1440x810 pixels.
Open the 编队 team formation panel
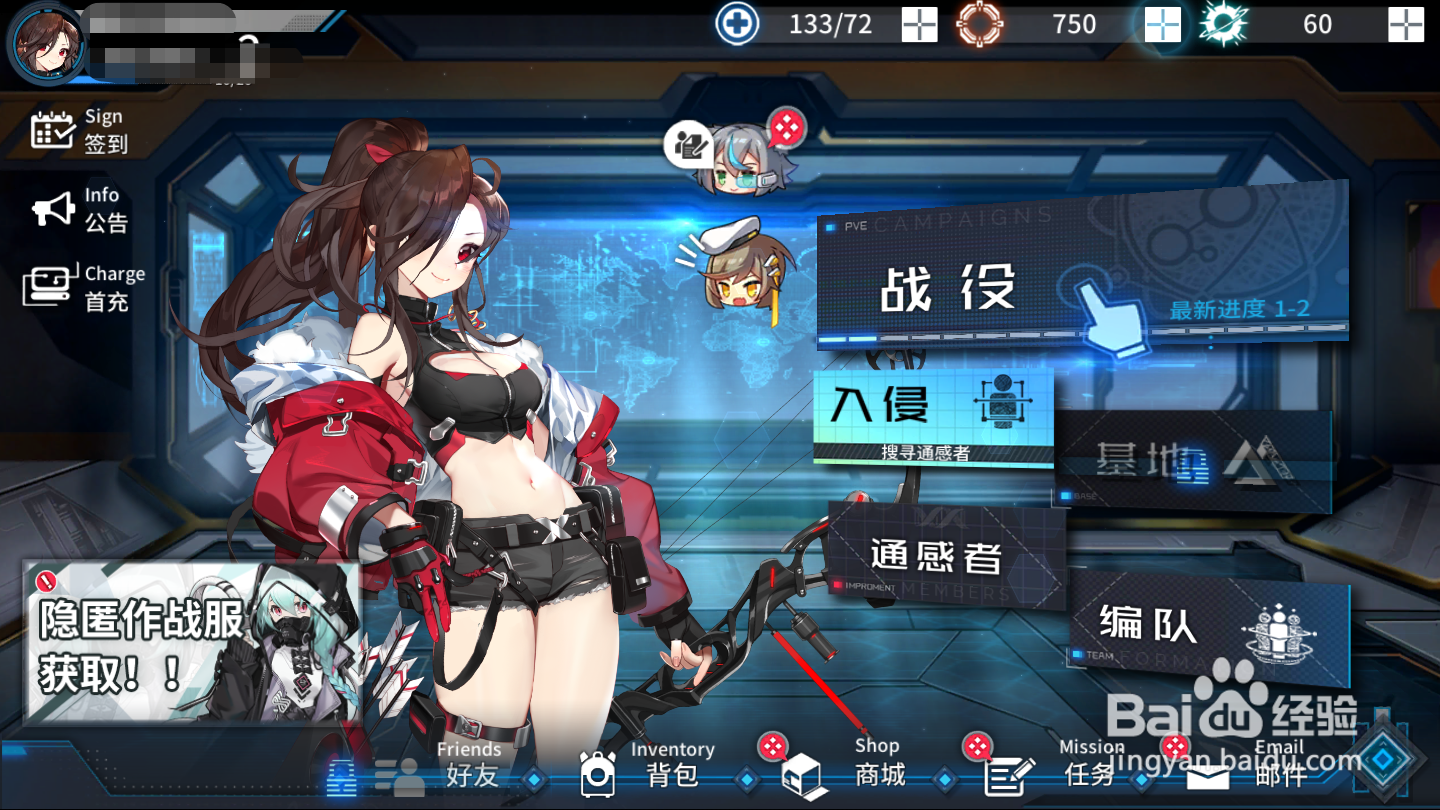[1208, 628]
